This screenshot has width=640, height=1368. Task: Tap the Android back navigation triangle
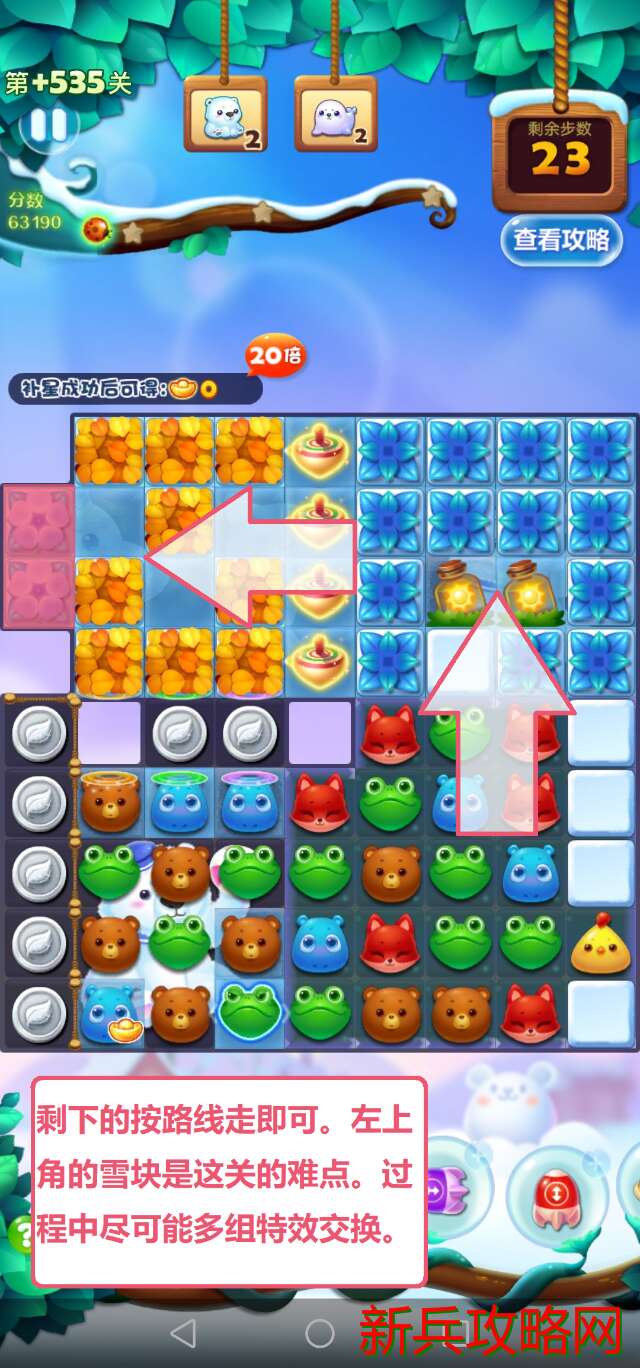coord(183,1332)
